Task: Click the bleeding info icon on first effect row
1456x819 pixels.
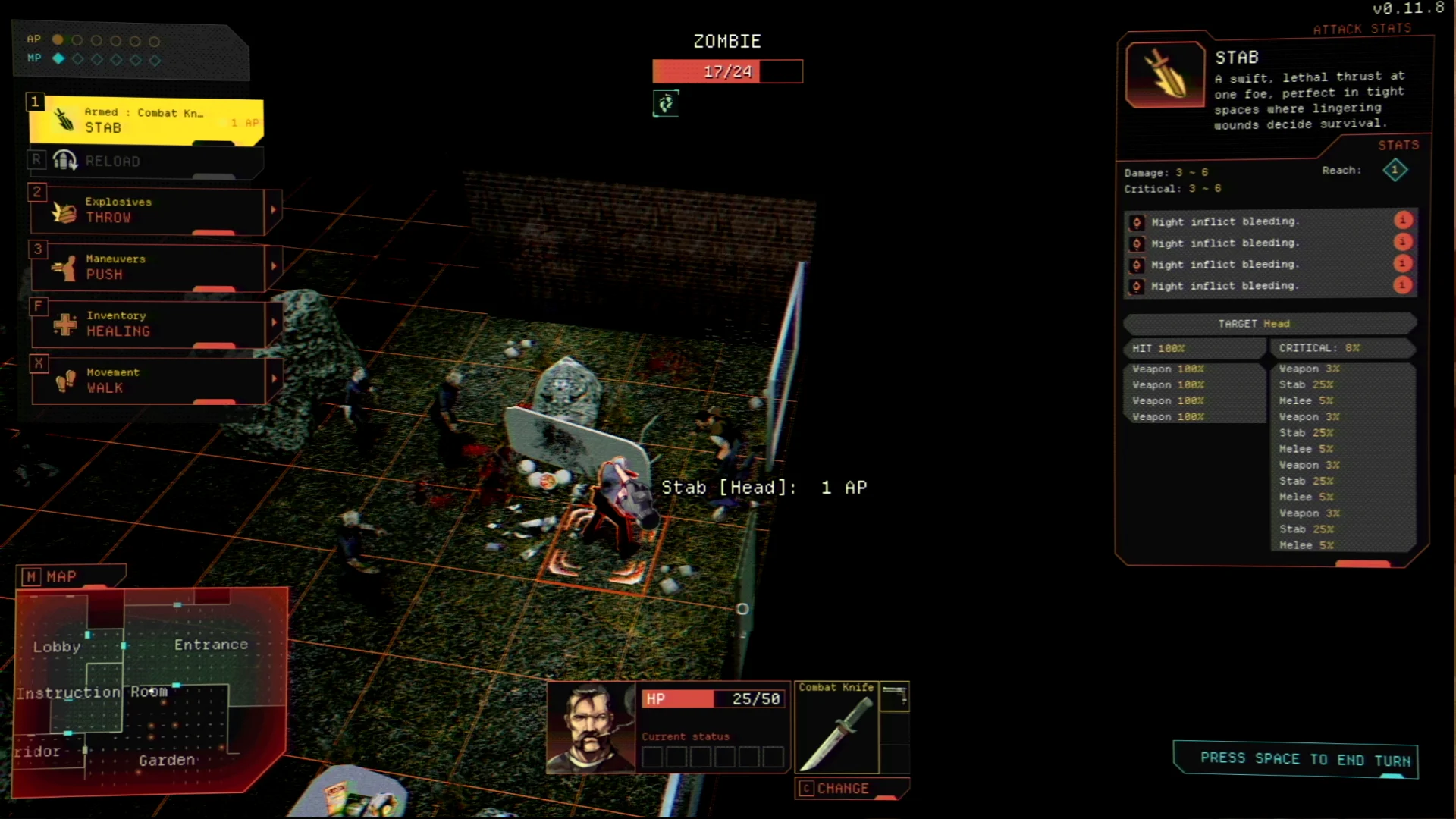Action: click(x=1403, y=221)
